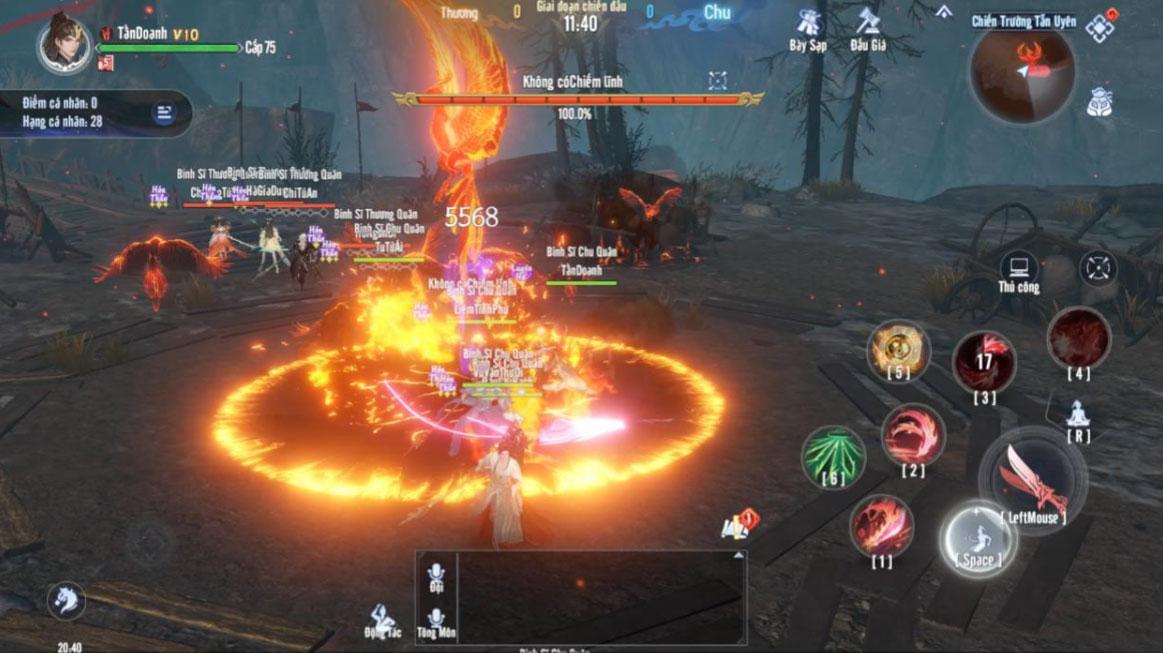
Task: Toggle the Đội team voice microphone
Action: tap(436, 574)
